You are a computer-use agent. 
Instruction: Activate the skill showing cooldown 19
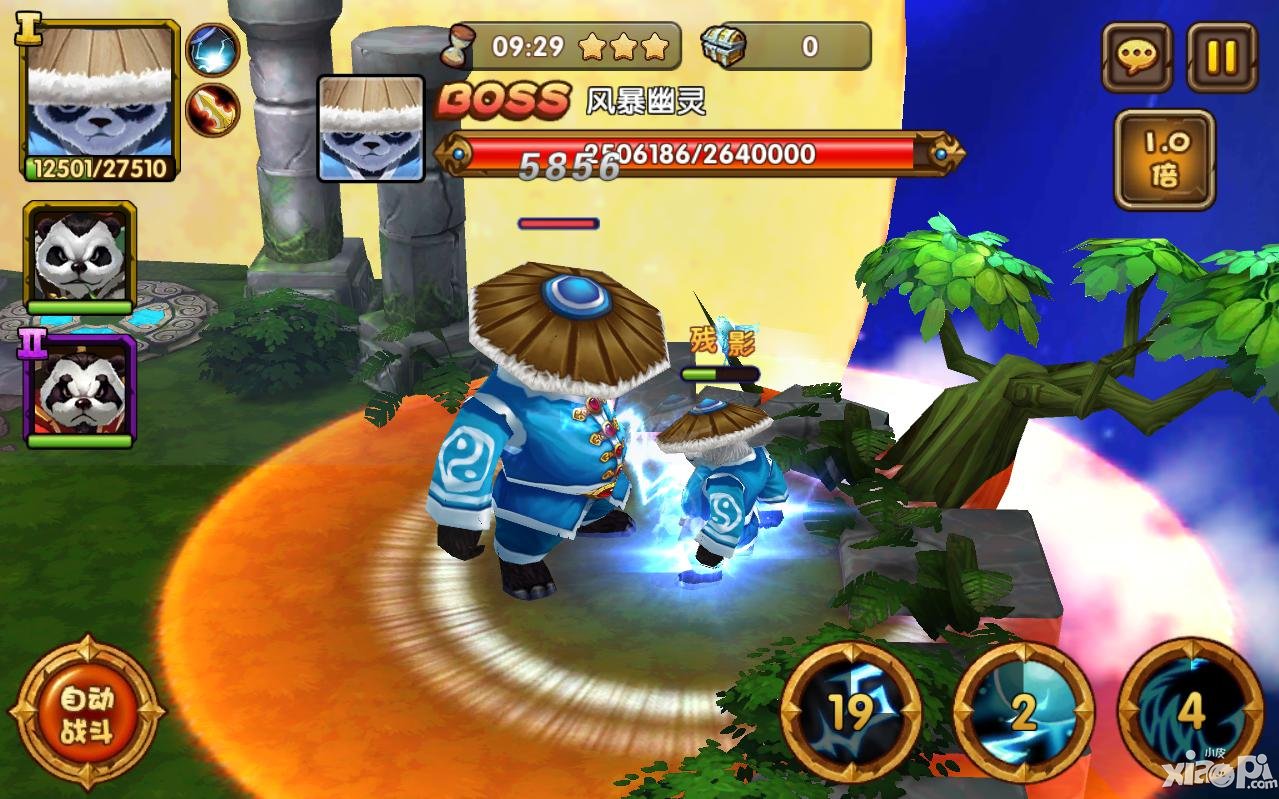pyautogui.click(x=851, y=712)
